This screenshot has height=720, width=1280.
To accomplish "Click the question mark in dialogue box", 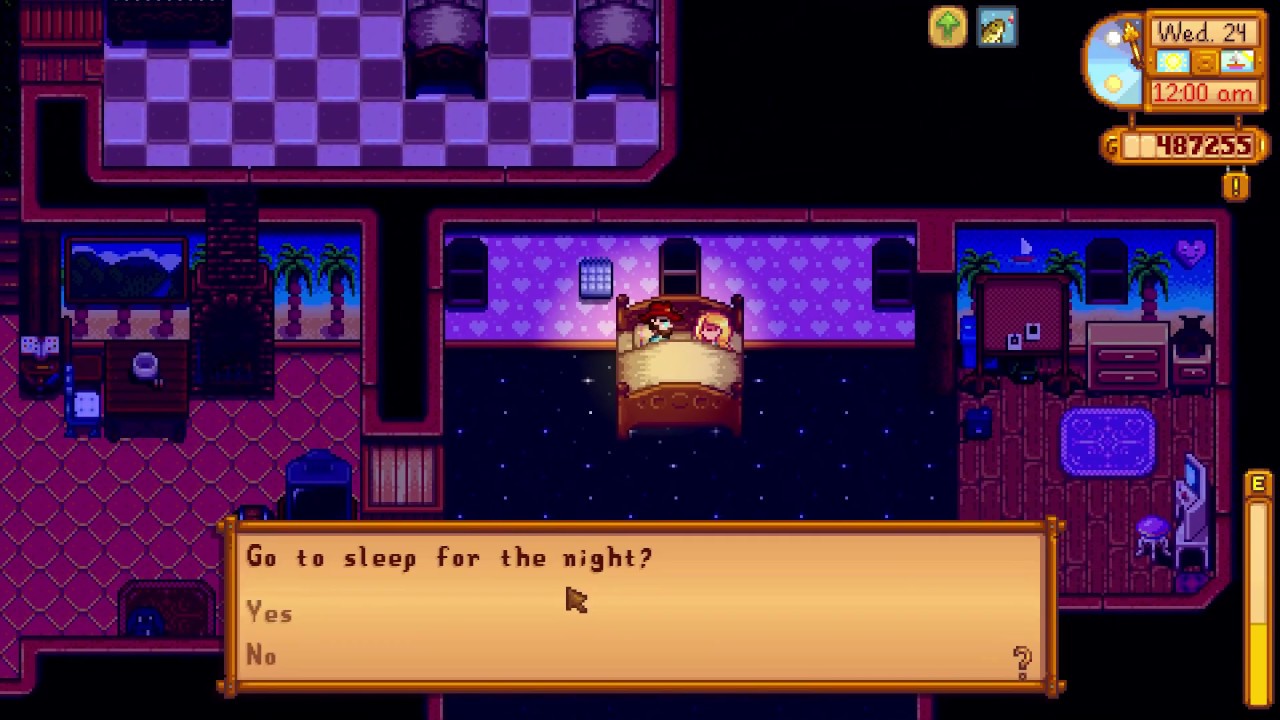I will pyautogui.click(x=1022, y=662).
